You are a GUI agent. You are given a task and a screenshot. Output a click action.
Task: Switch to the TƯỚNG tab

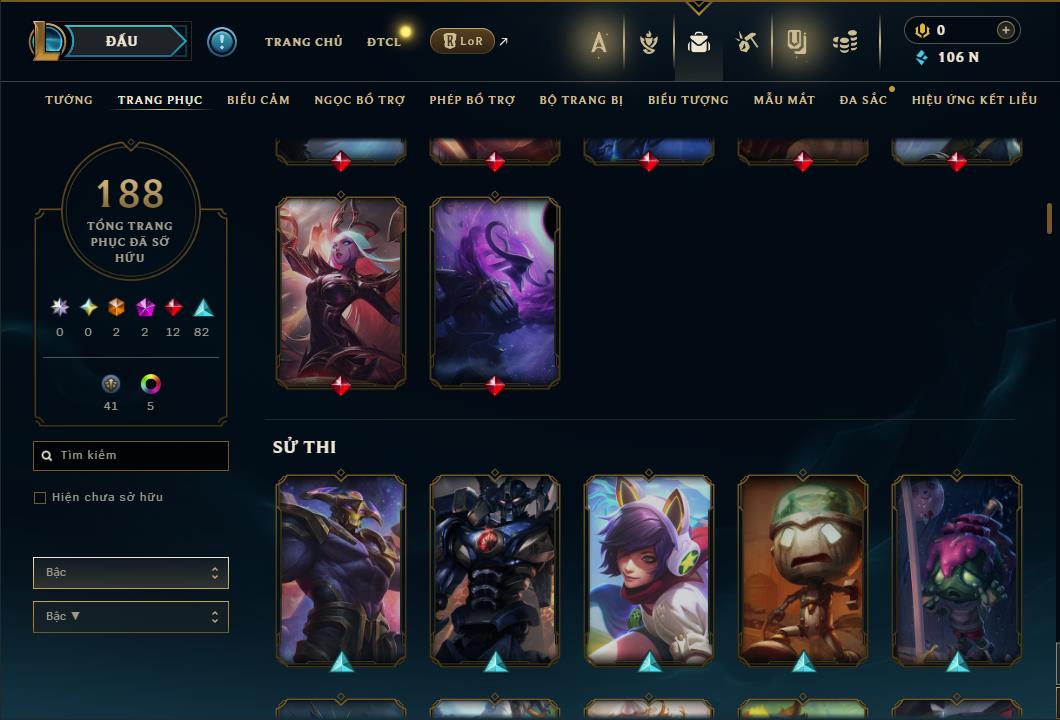69,100
